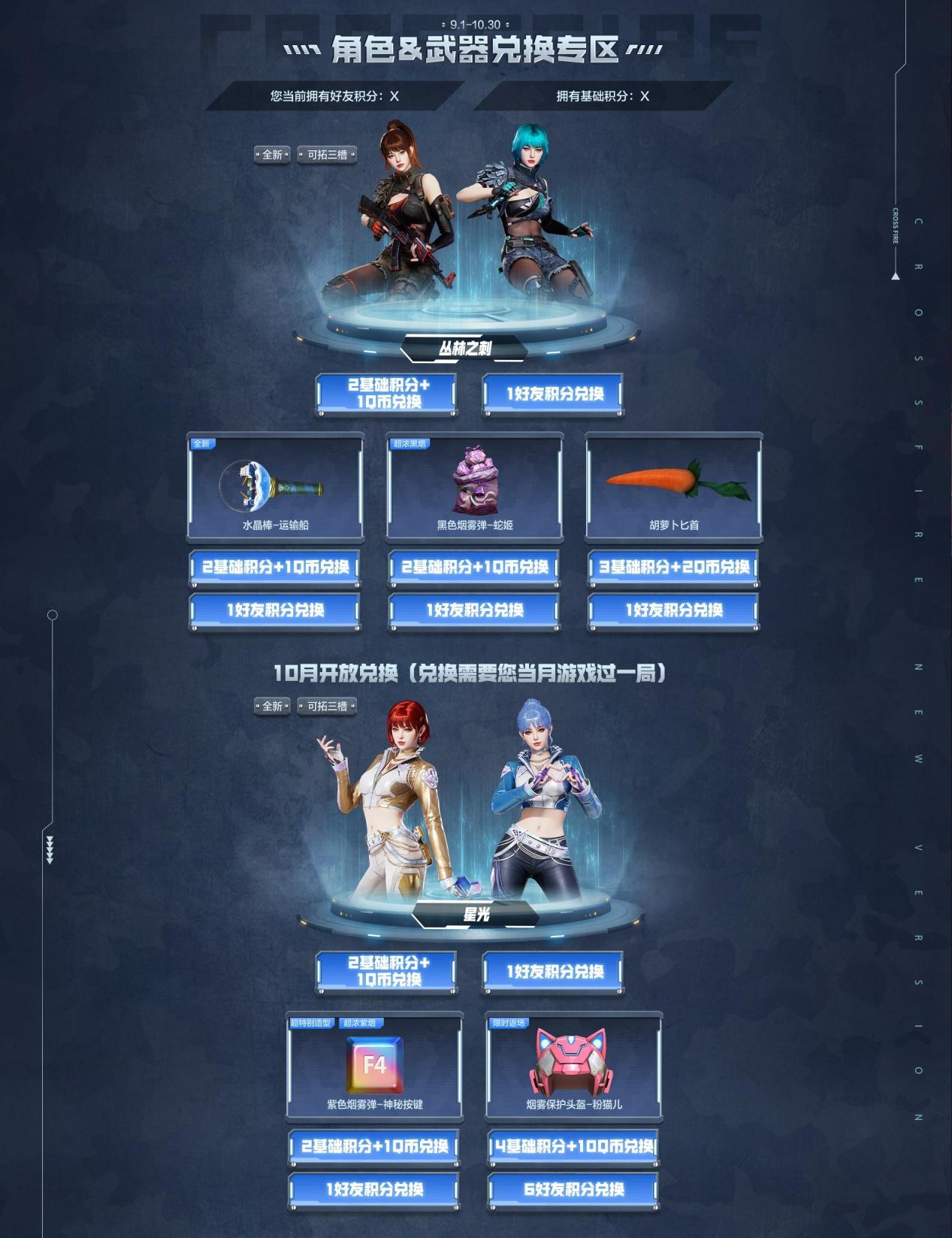View the 胡萝卜匕首 carrot dagger card

pos(674,486)
